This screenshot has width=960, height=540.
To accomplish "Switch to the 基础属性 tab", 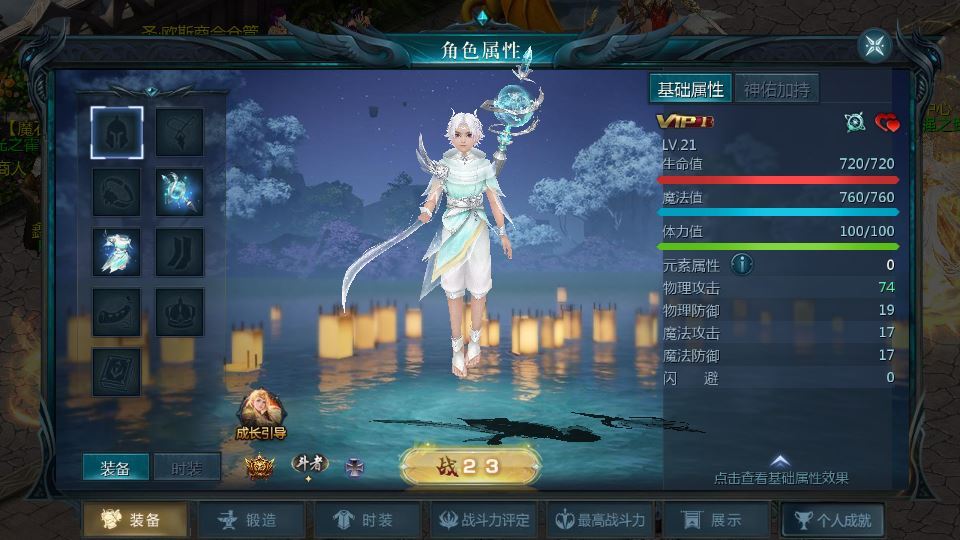I will click(x=690, y=89).
